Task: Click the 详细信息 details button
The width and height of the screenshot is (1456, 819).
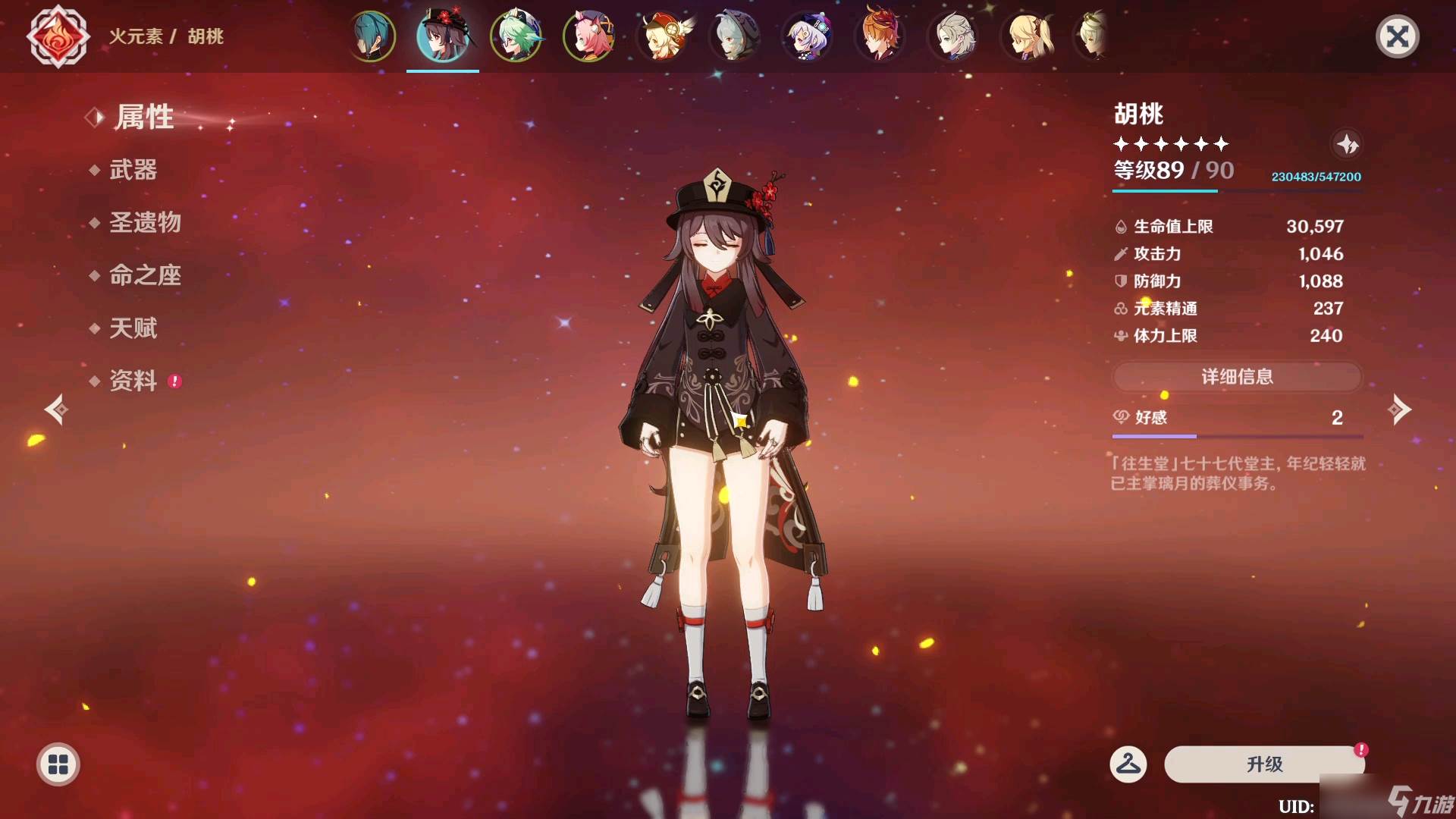Action: [x=1237, y=377]
